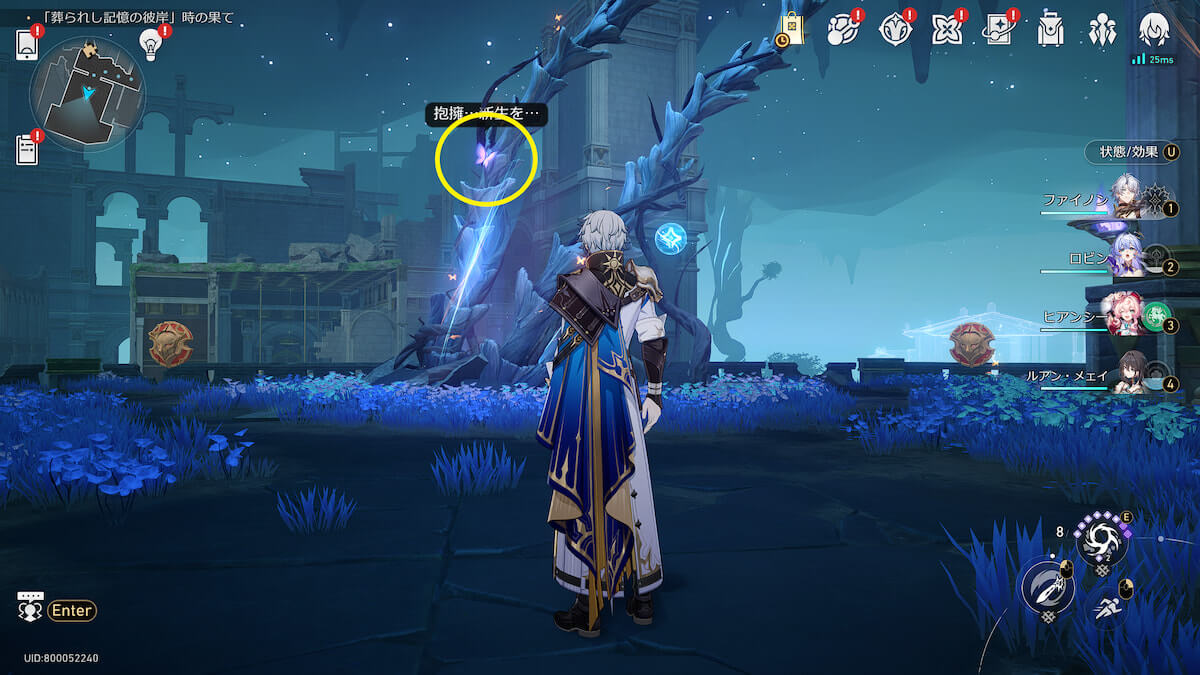Open the shopping bag store icon
This screenshot has height=675, width=1200.
[x=792, y=29]
